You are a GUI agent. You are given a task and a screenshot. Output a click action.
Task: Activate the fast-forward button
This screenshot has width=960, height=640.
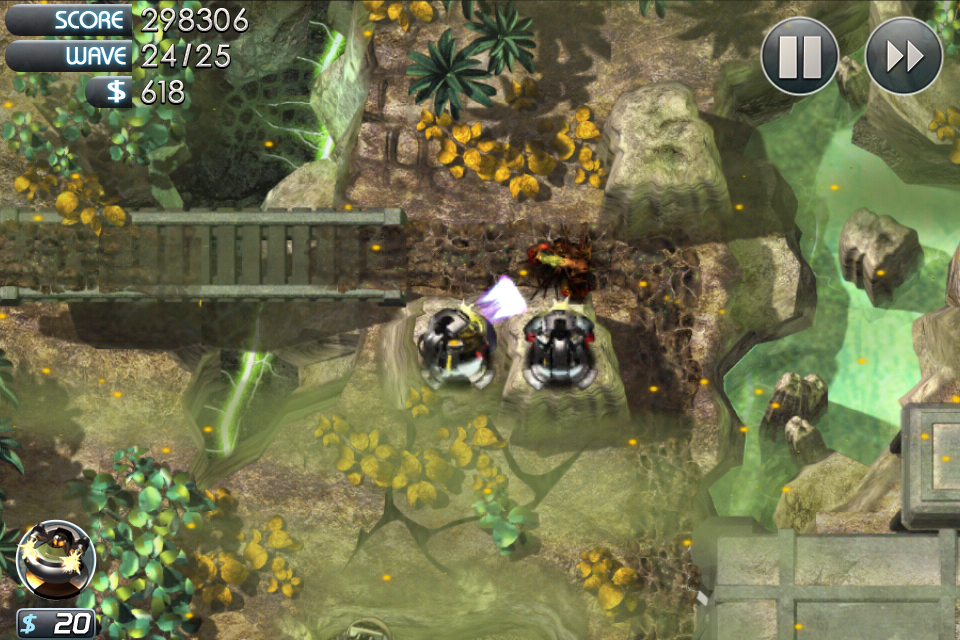(903, 56)
